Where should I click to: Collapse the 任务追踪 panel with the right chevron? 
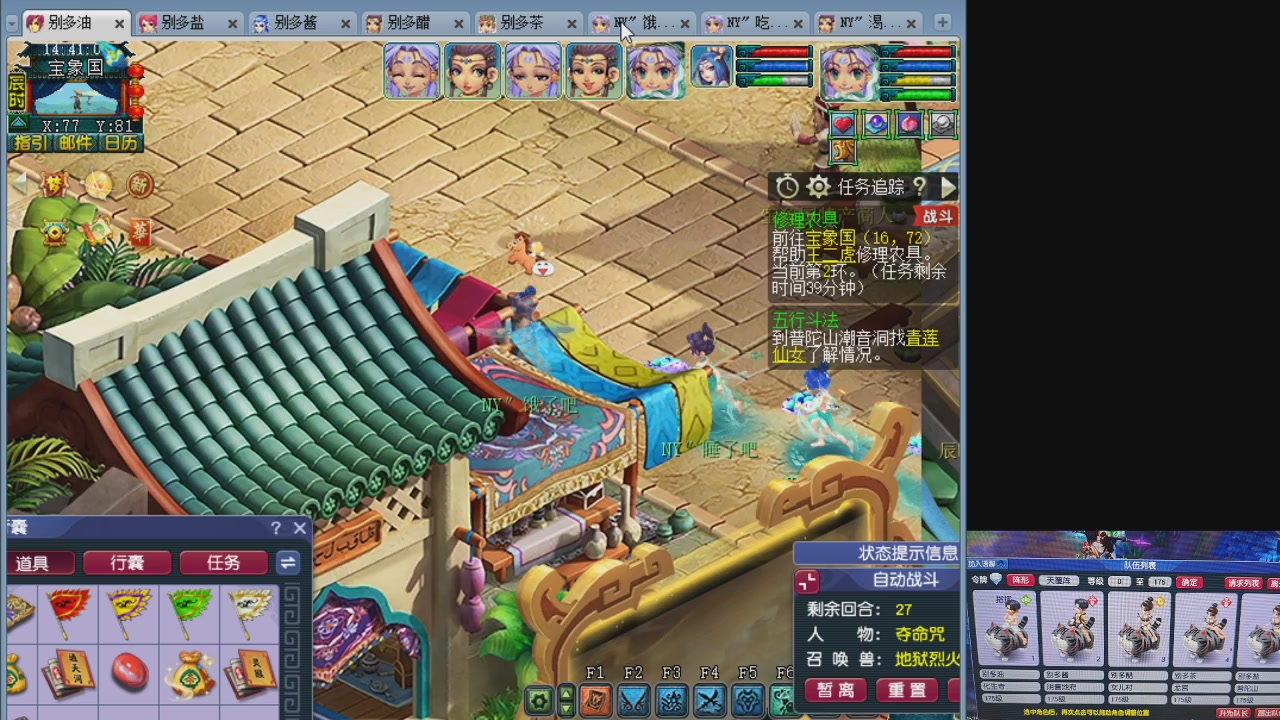pos(947,186)
